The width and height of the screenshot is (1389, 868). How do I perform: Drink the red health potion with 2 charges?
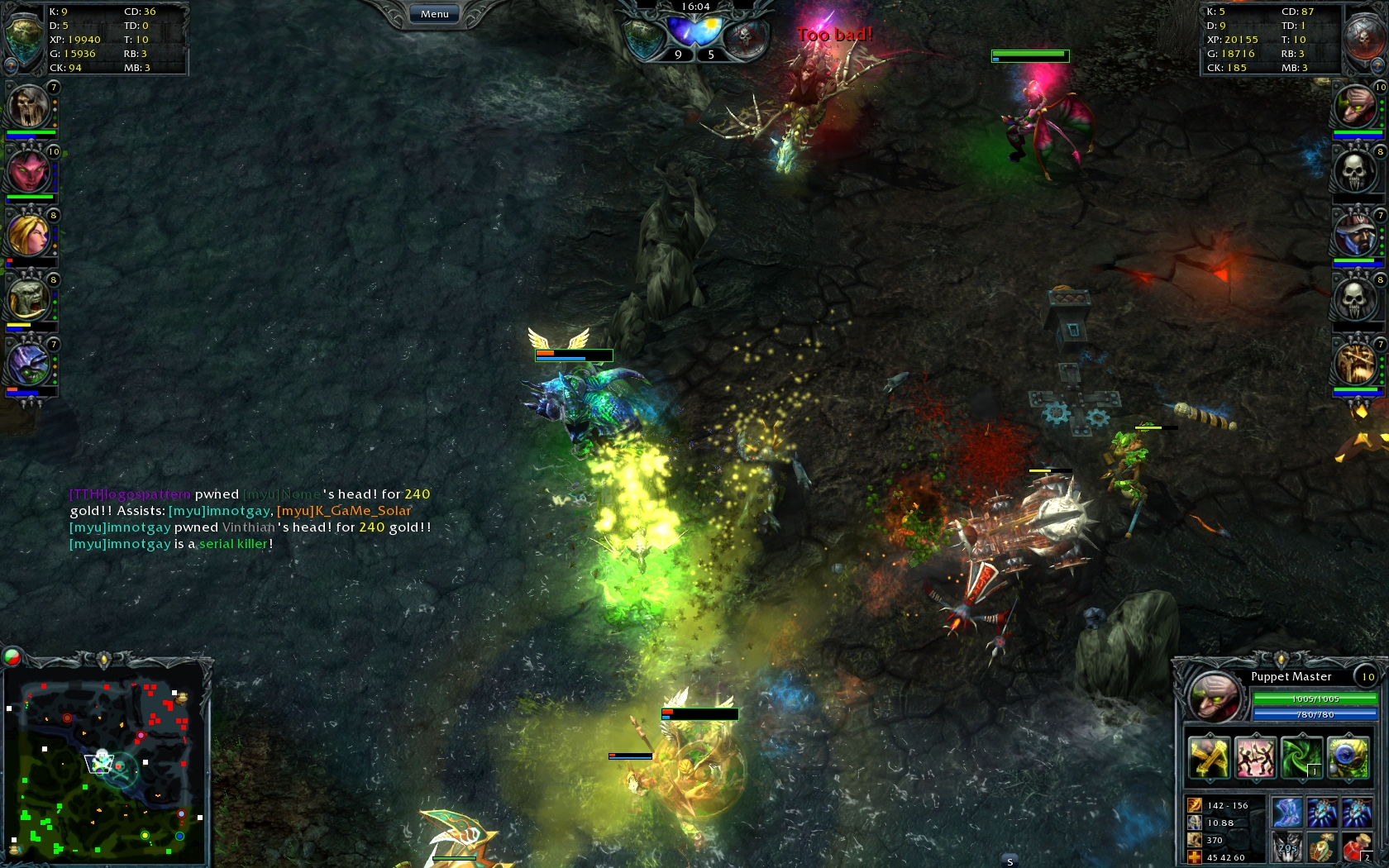point(1359,847)
